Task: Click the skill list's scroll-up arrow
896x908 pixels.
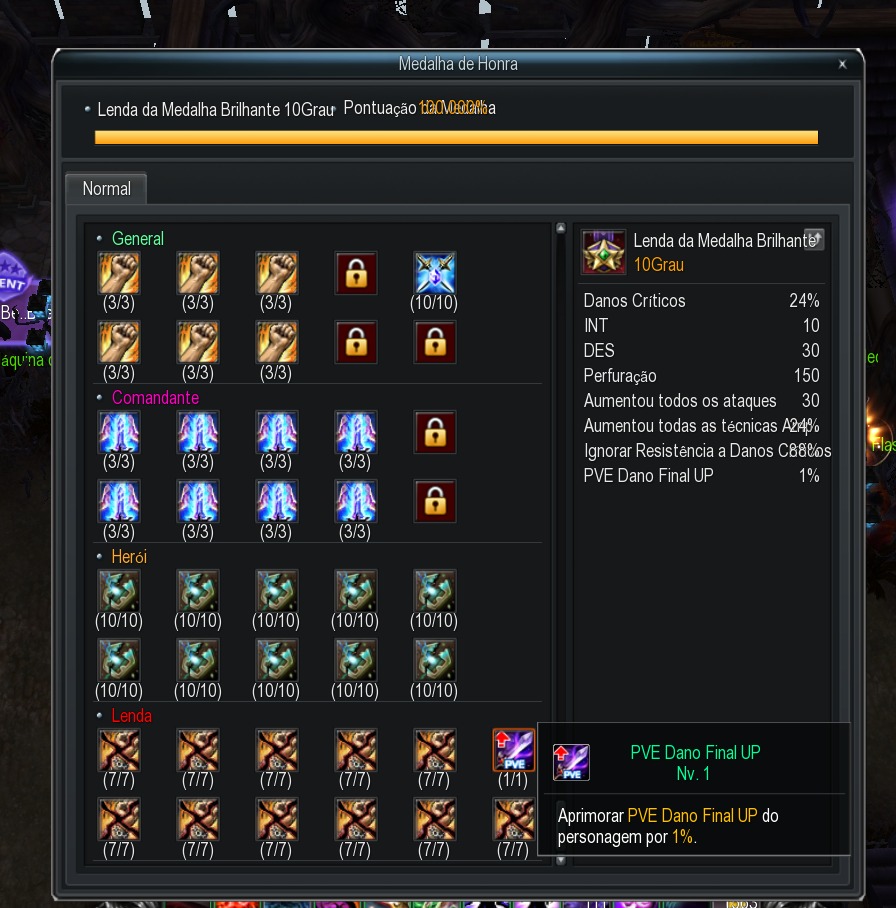Action: tap(560, 228)
